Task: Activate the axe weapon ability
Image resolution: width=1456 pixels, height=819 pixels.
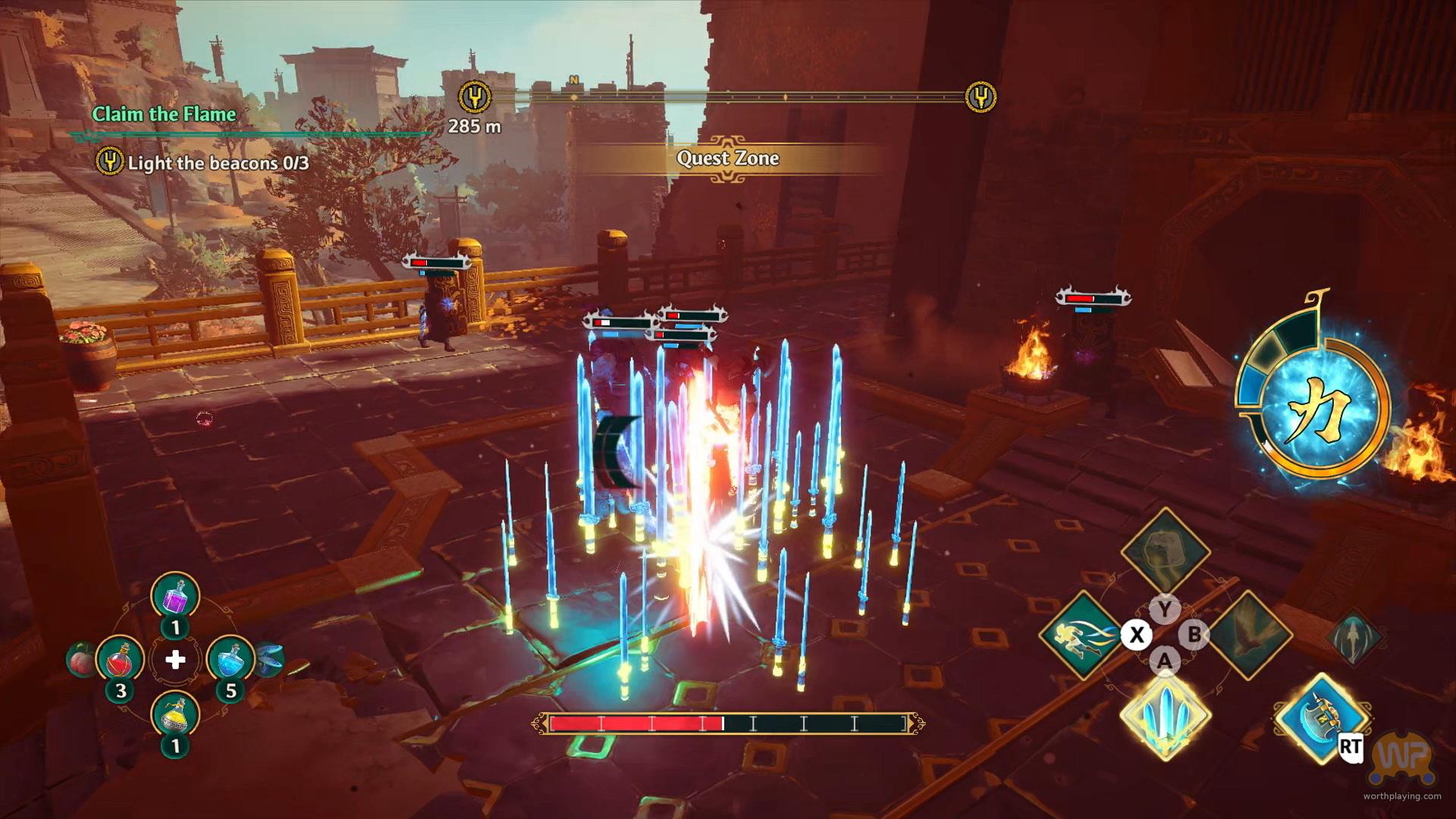Action: click(x=1322, y=718)
